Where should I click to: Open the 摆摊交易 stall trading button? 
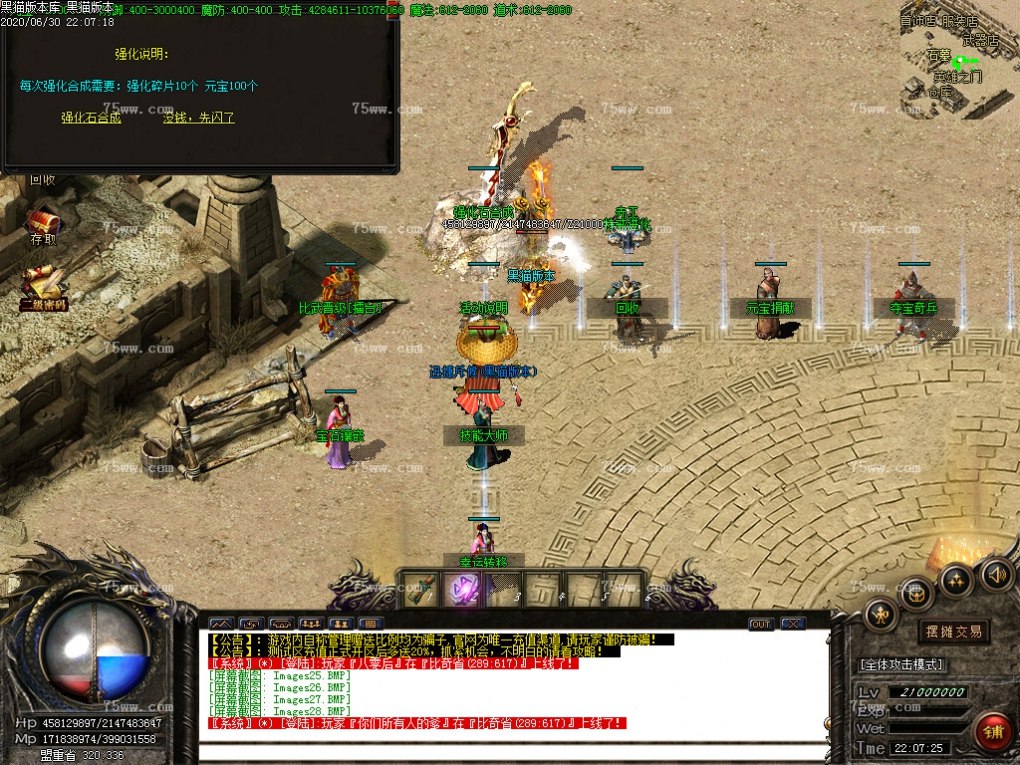(953, 631)
